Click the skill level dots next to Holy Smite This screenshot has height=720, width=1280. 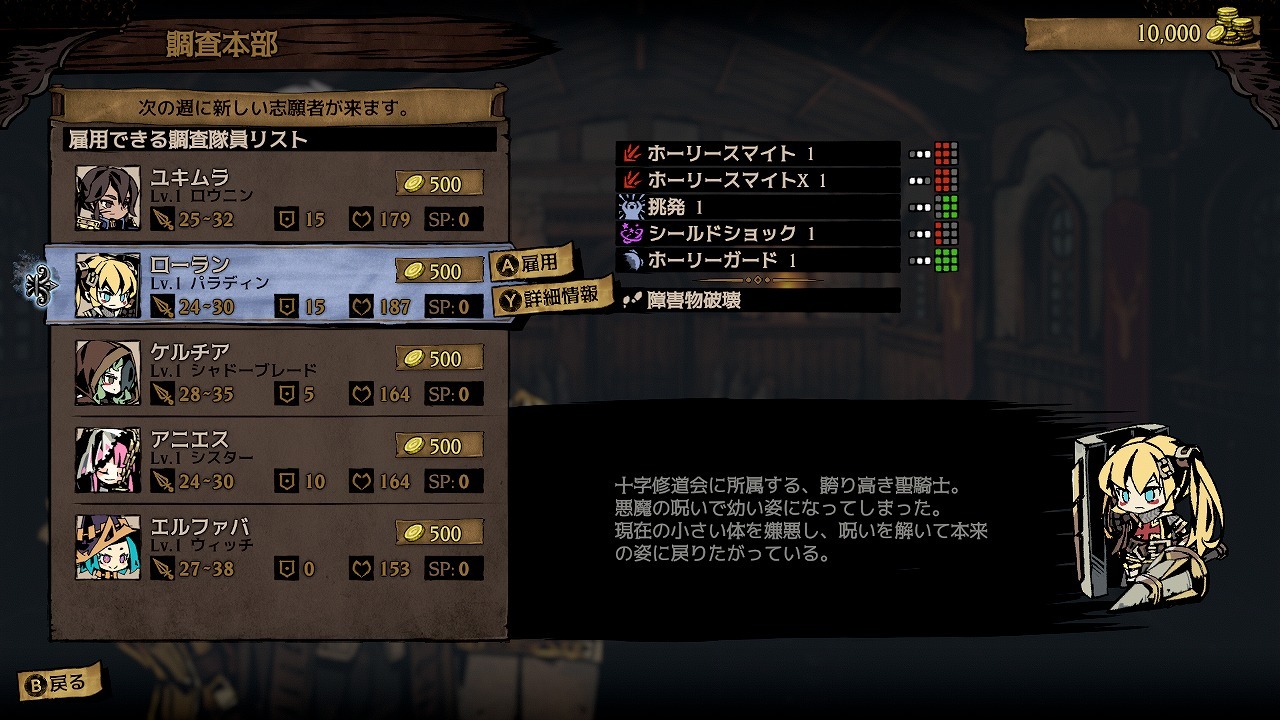click(920, 153)
